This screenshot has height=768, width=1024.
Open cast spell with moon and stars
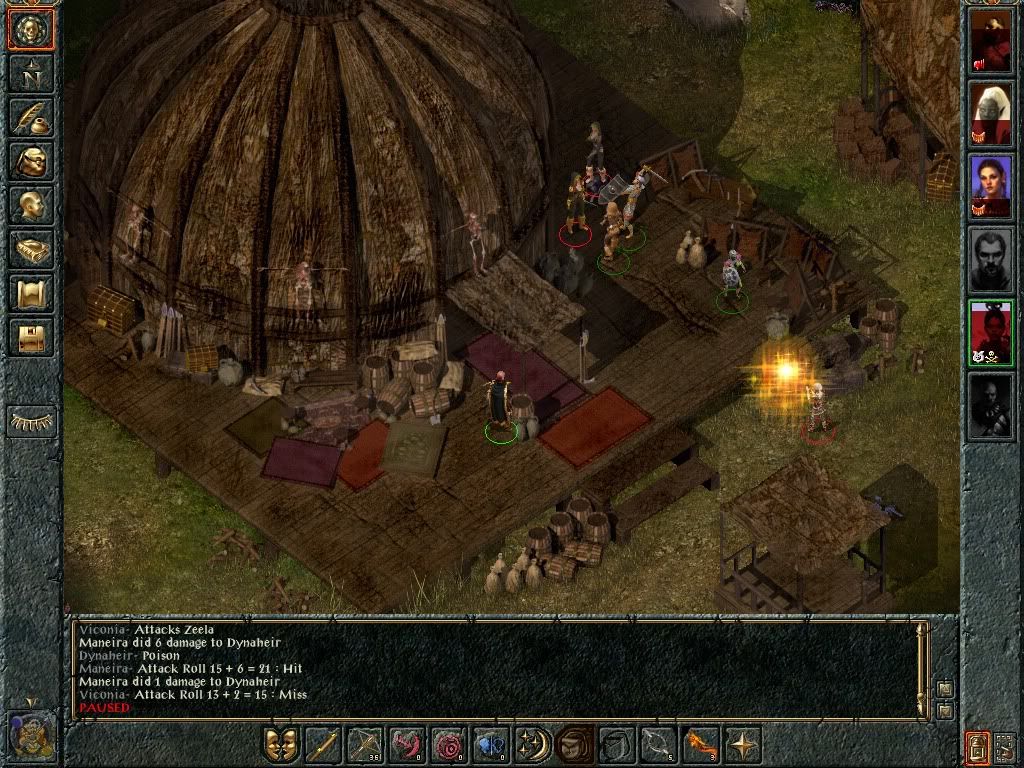(x=532, y=745)
